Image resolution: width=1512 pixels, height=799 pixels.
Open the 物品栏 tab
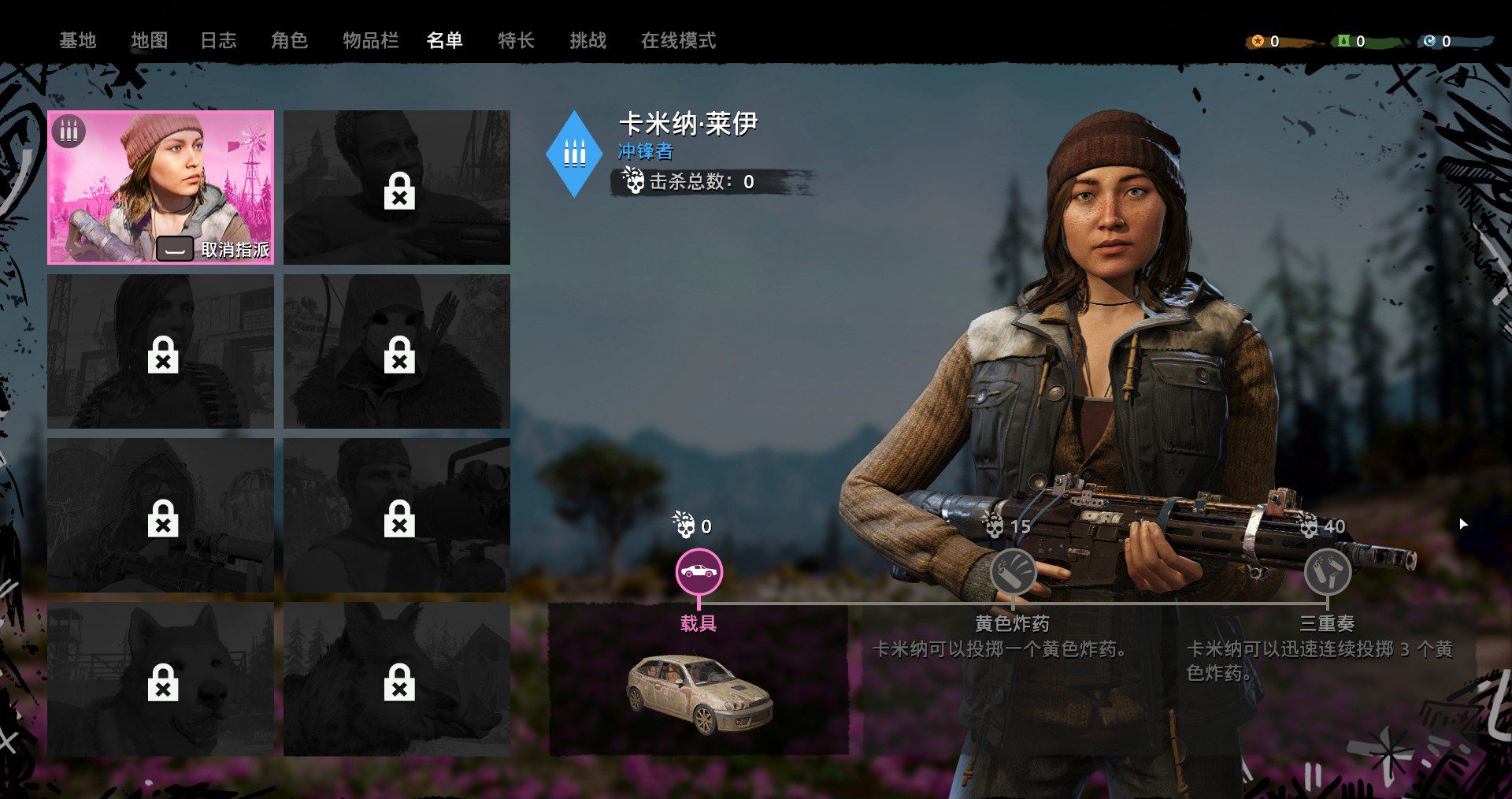370,40
